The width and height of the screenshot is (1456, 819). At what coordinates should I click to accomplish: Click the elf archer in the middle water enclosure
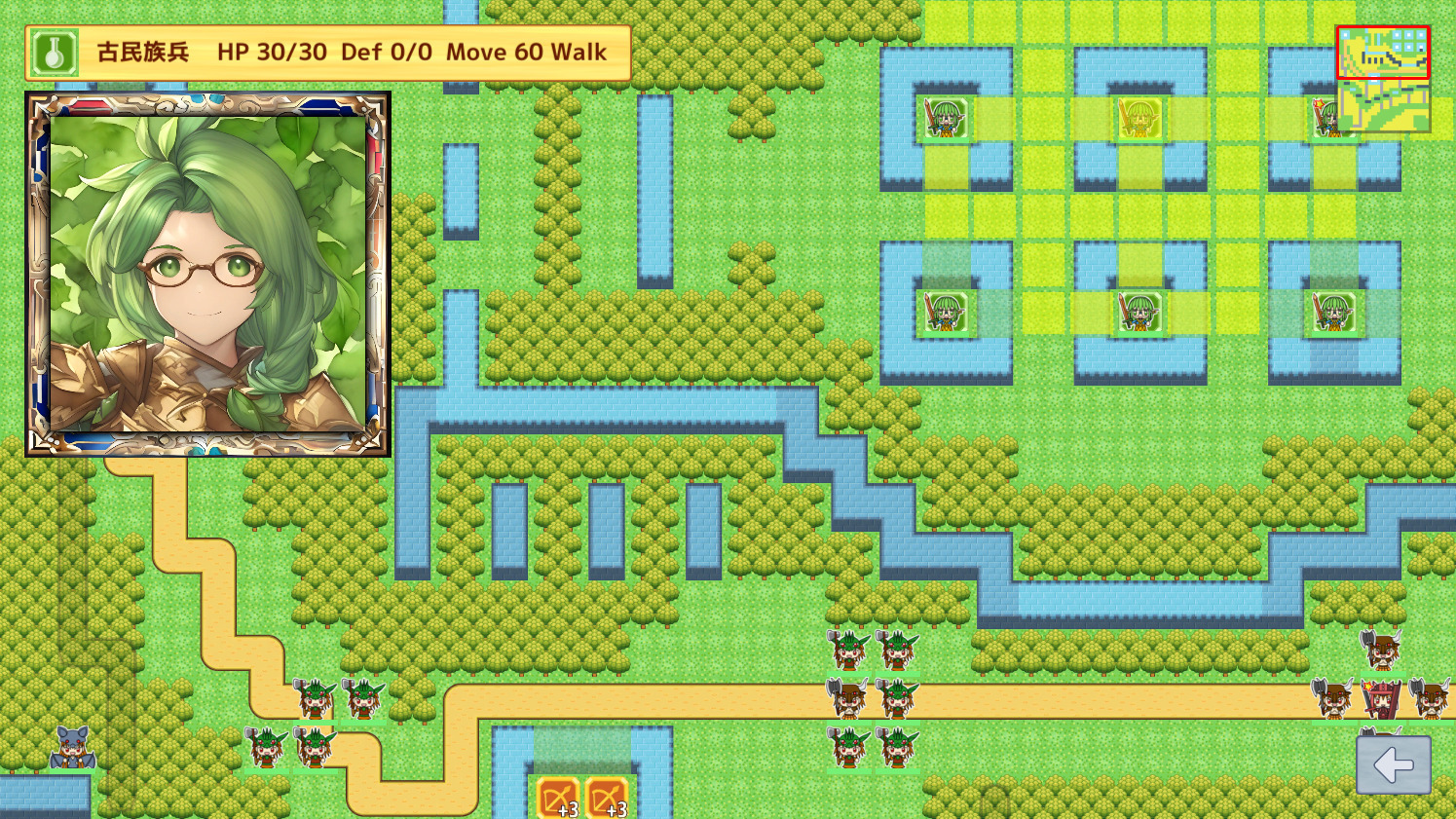point(1139,312)
